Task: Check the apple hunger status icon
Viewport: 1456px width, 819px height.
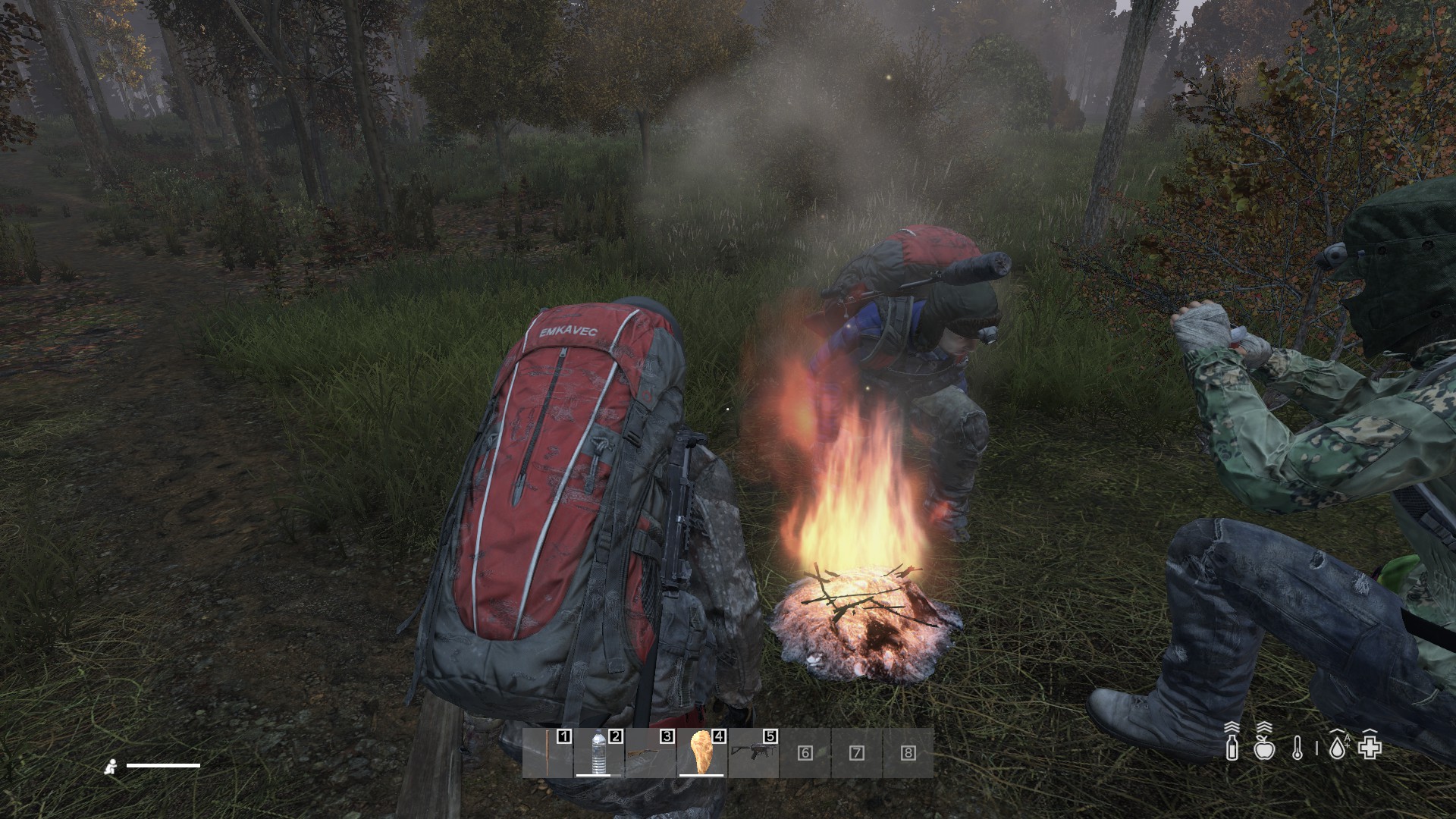Action: [1263, 747]
